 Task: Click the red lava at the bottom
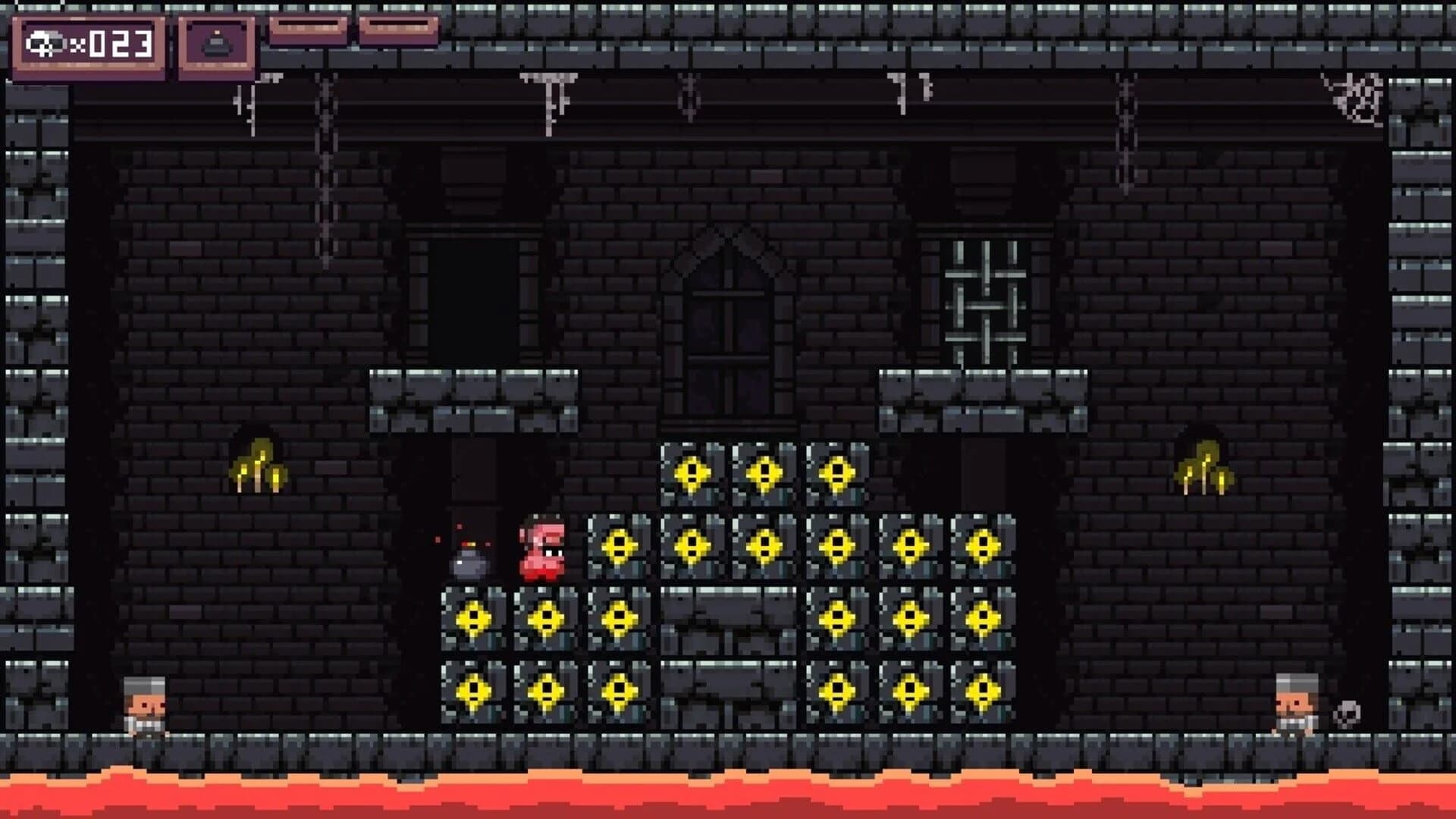pos(728,796)
